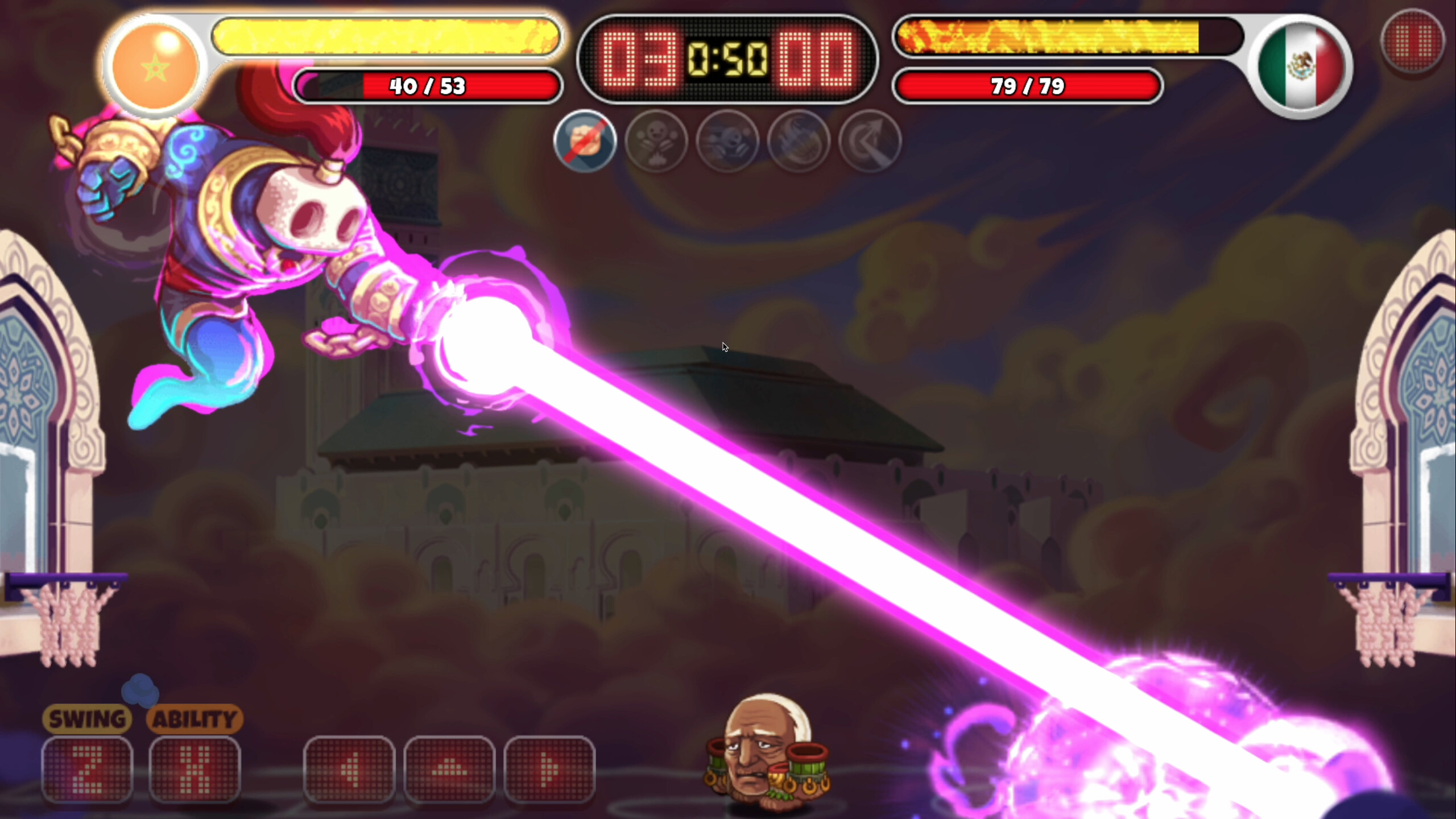Viewport: 1456px width, 819px height.
Task: Select the crossed-out fist ability icon
Action: pyautogui.click(x=585, y=142)
